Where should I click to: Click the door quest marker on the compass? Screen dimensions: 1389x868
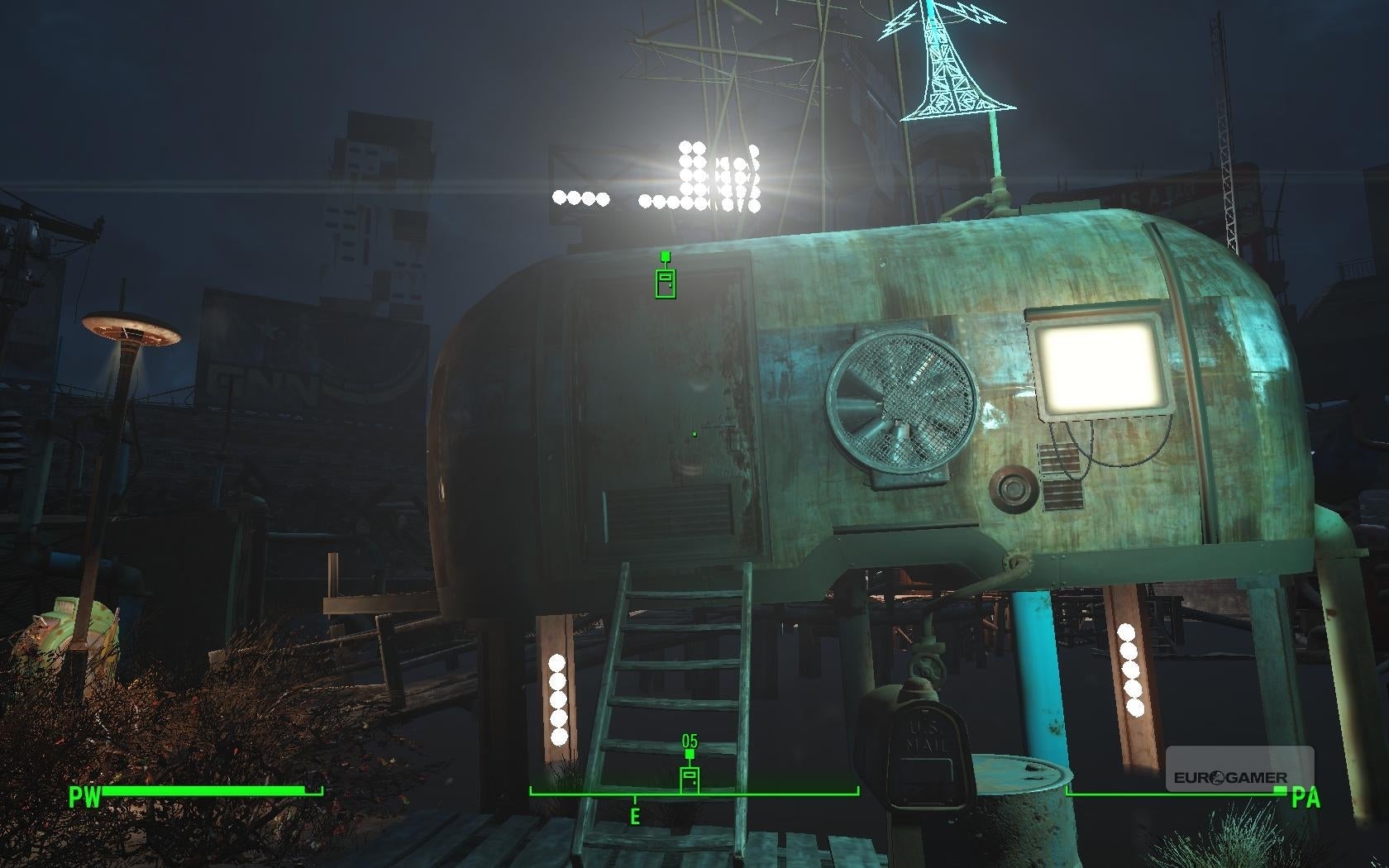point(690,779)
